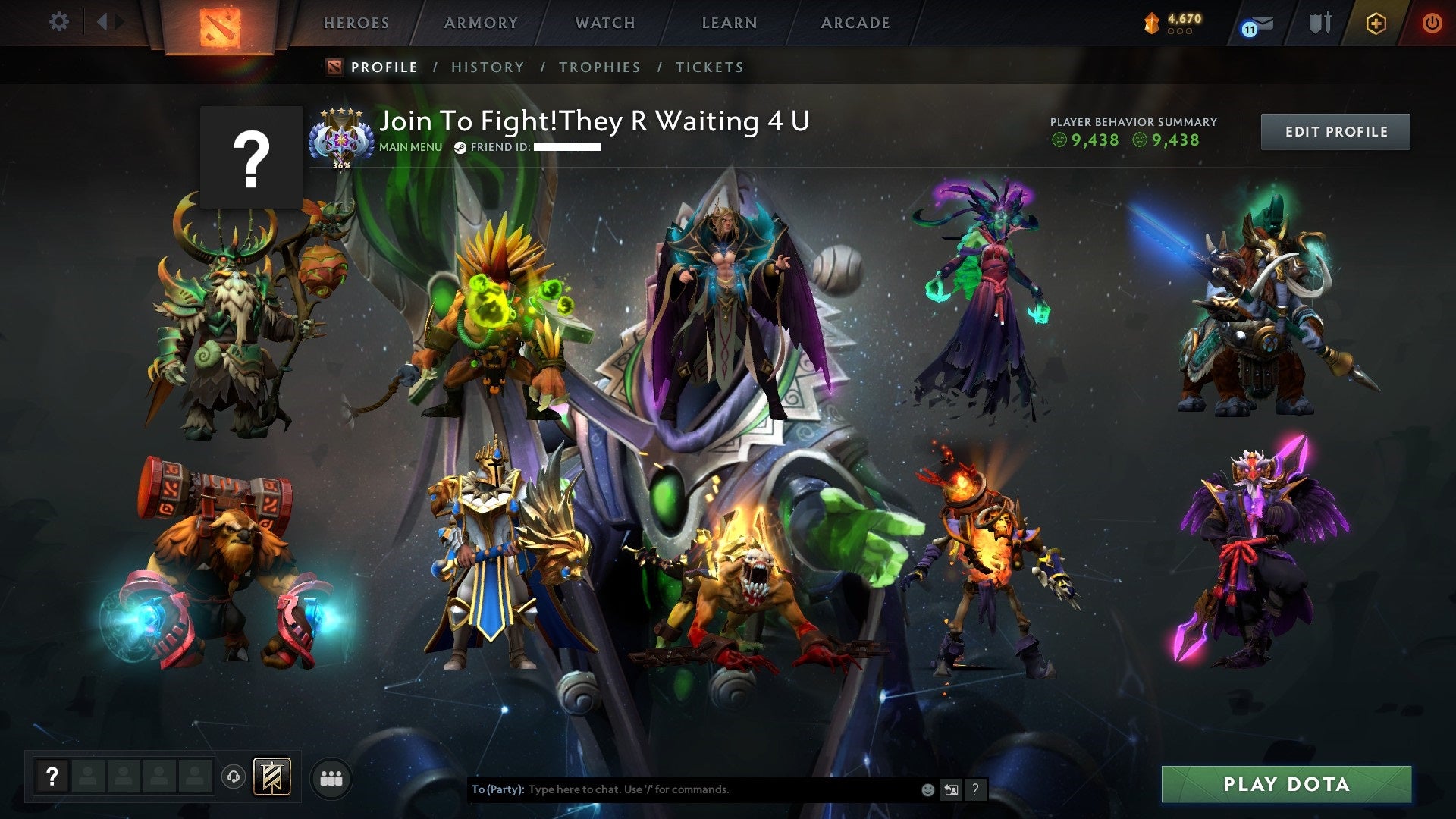Switch to the HISTORY tab
Image resolution: width=1456 pixels, height=819 pixels.
point(486,67)
